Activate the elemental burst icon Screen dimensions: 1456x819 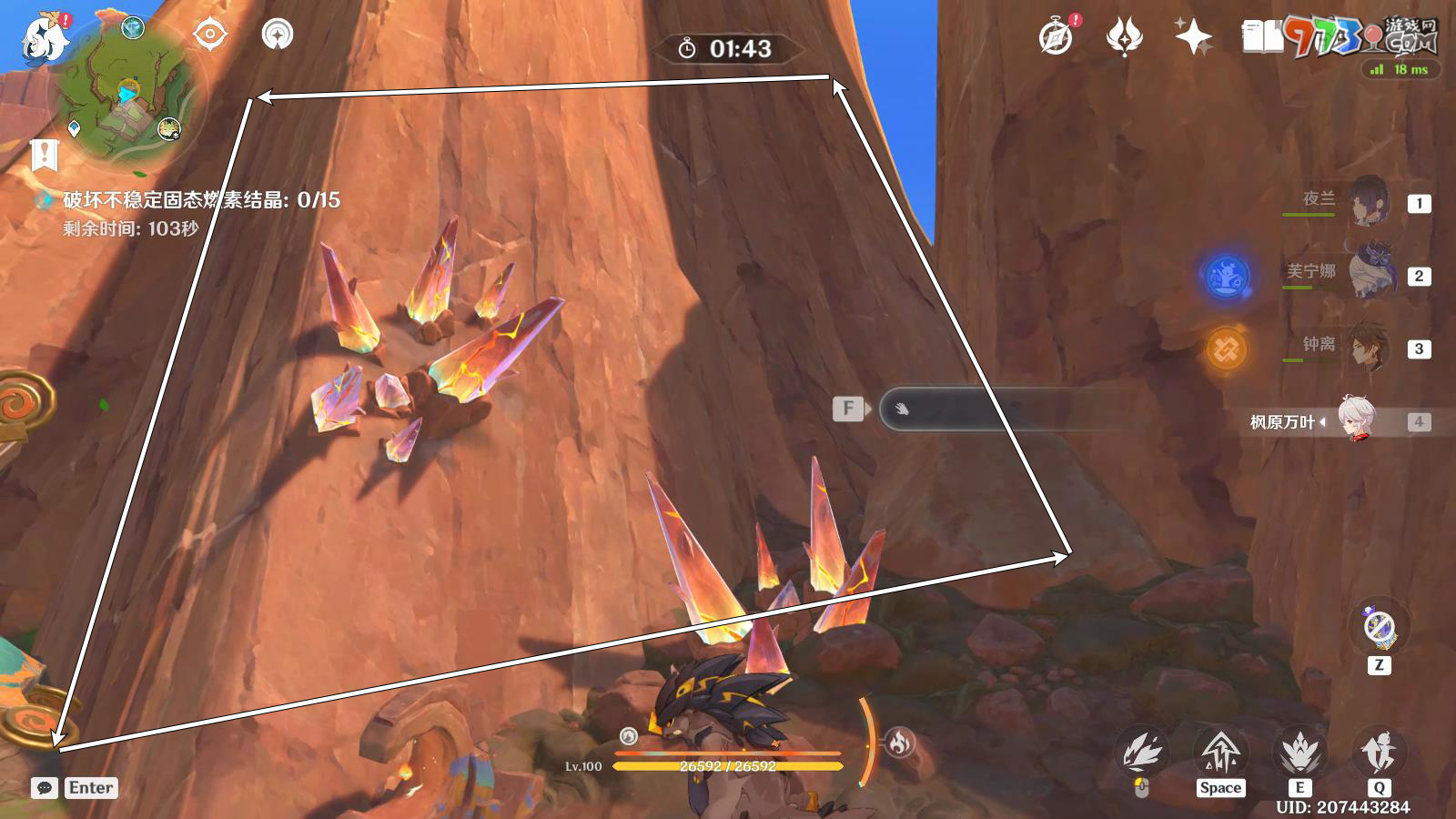click(1379, 752)
